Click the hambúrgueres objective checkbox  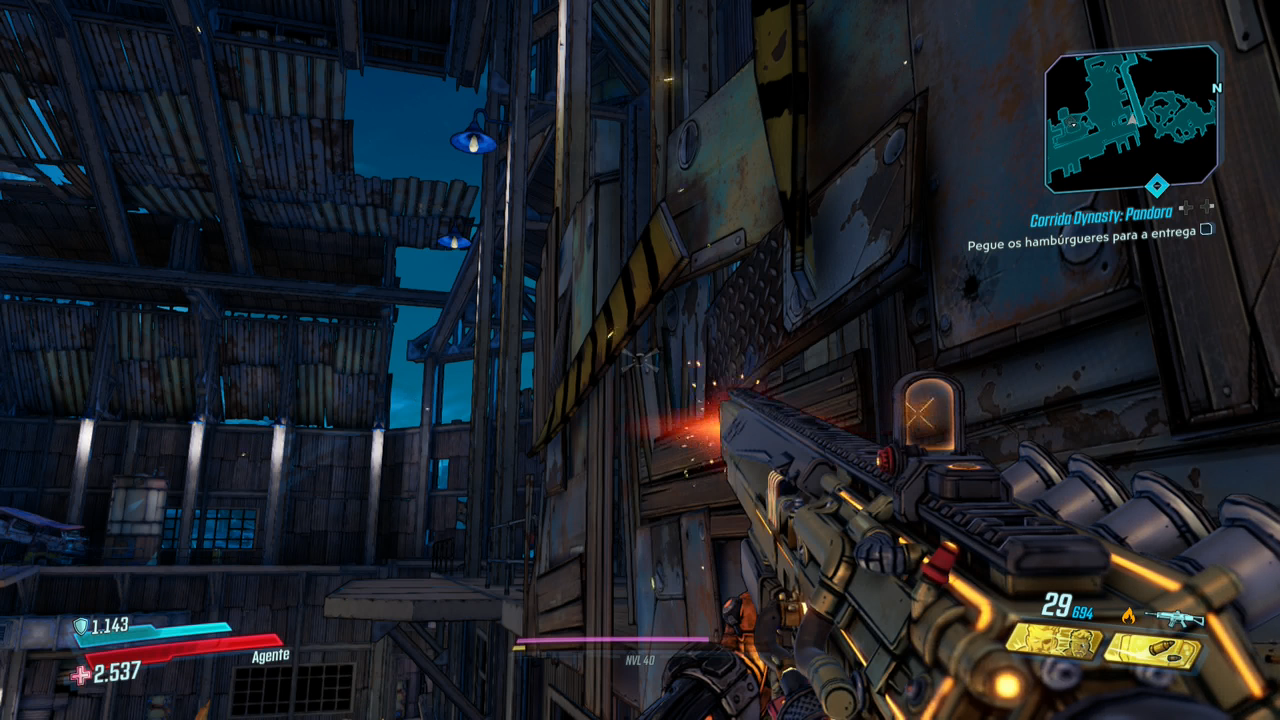click(x=1206, y=229)
